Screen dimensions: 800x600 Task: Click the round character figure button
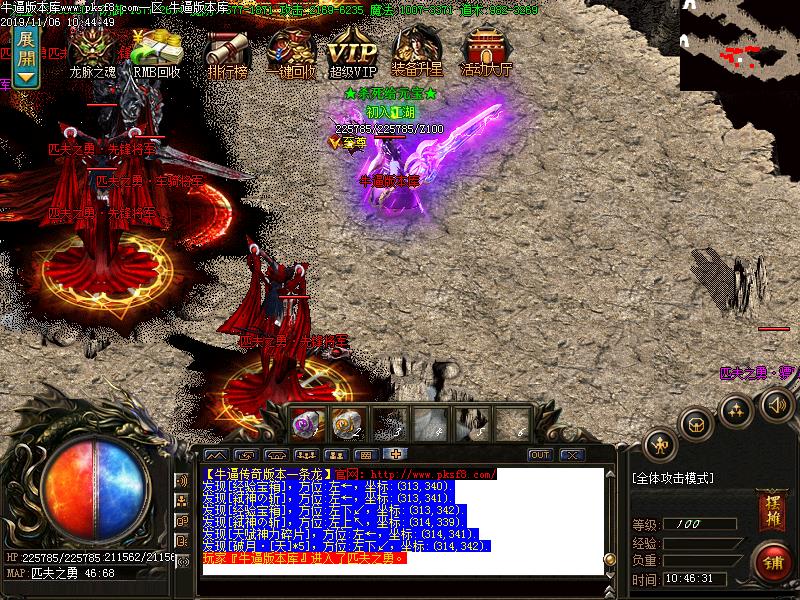[x=660, y=443]
